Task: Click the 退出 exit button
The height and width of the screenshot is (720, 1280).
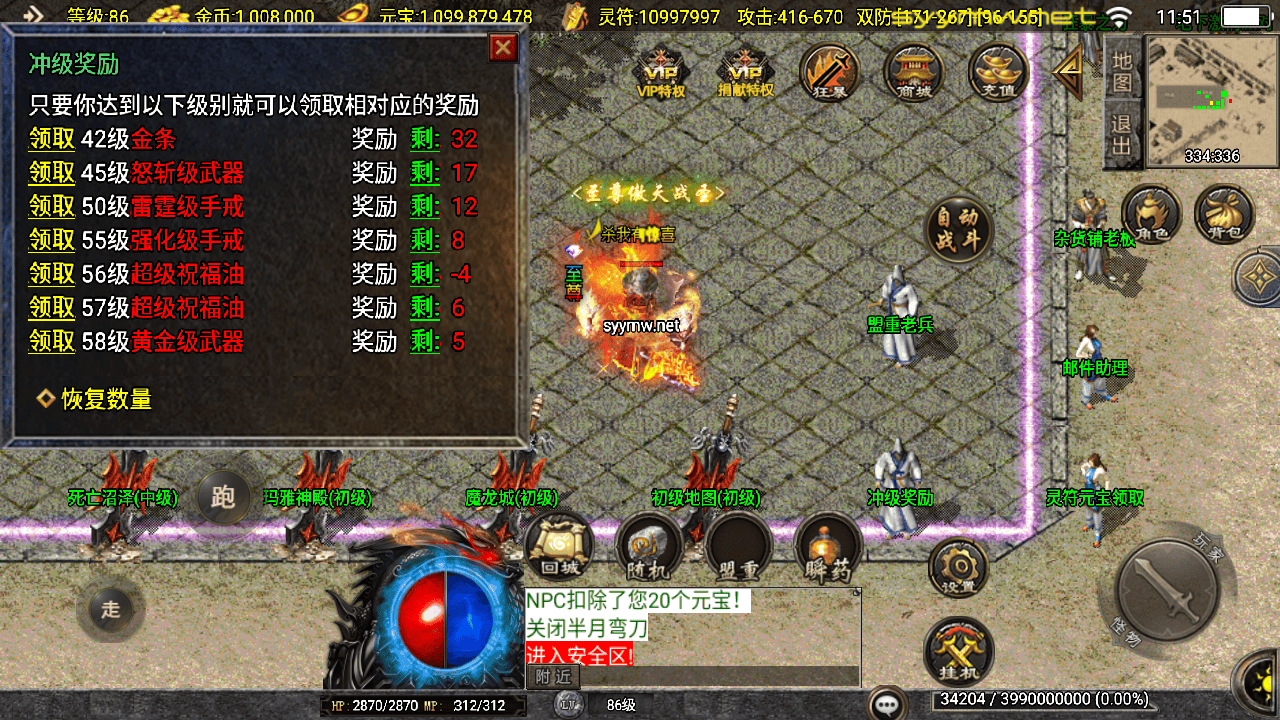Action: (x=1122, y=136)
